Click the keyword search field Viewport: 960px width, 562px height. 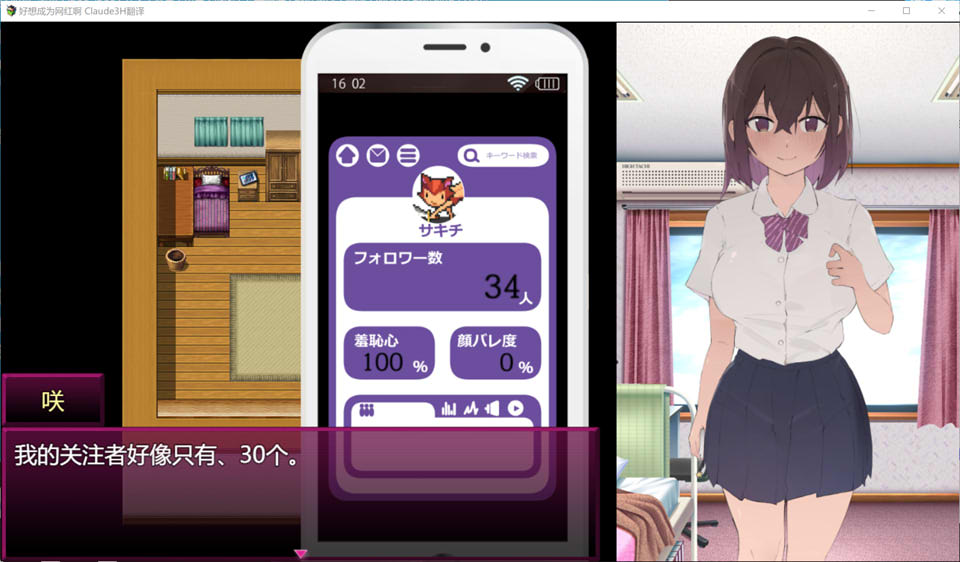pos(504,156)
